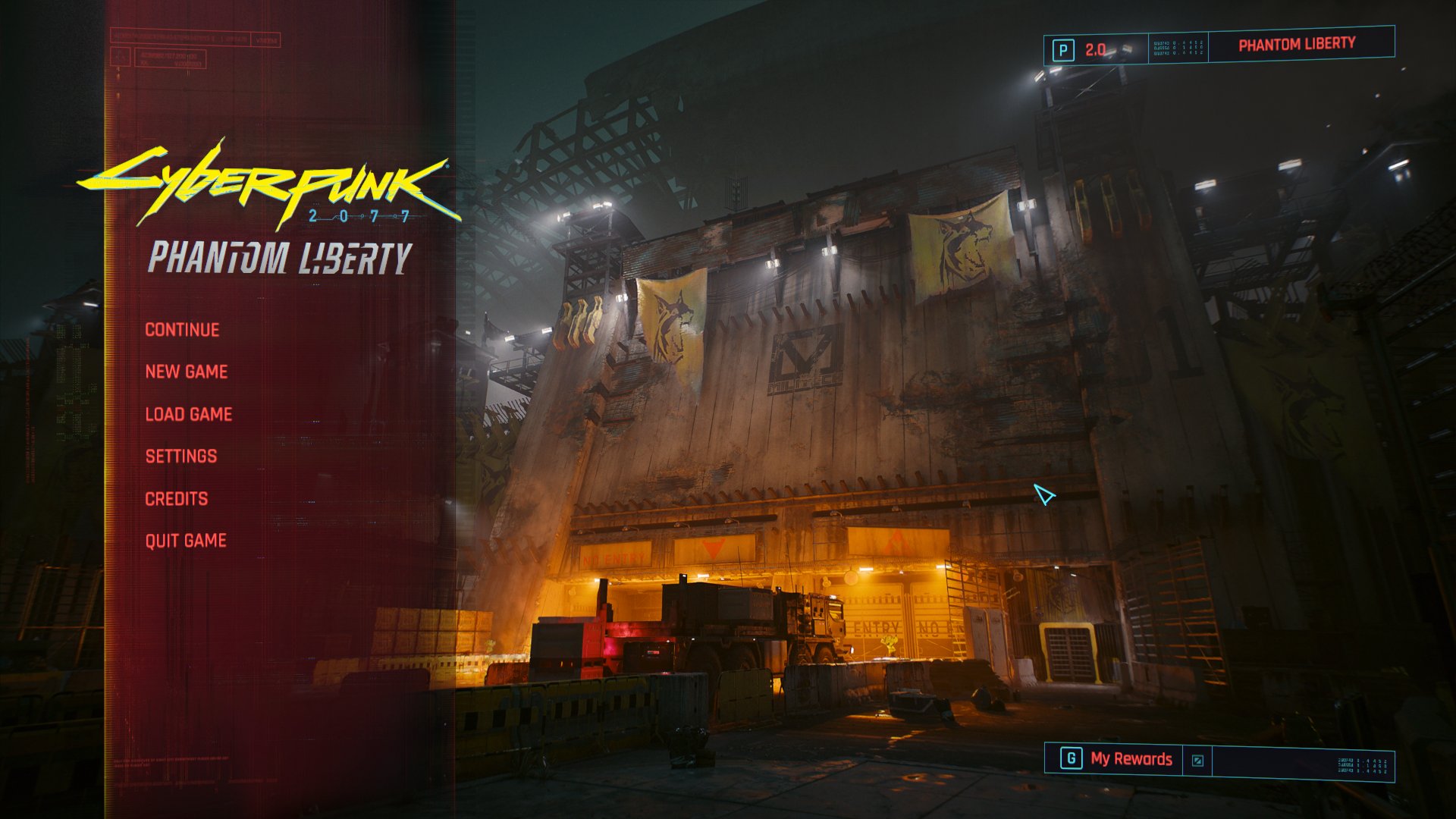Click the CONTINUE menu entry

point(182,329)
